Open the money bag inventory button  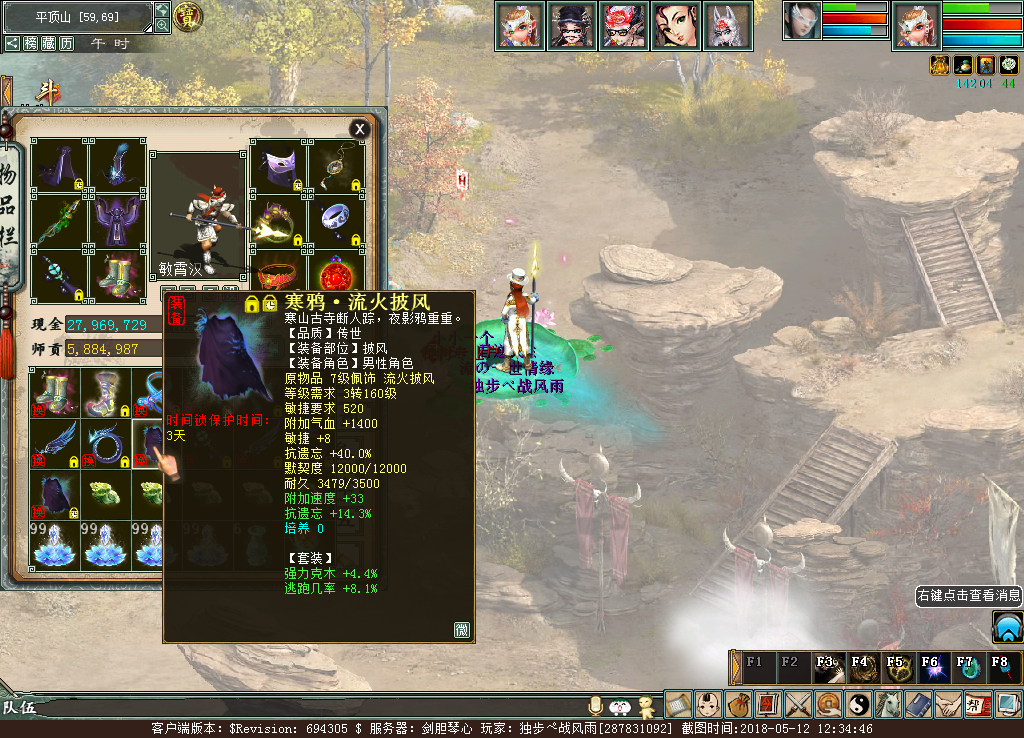coord(738,704)
